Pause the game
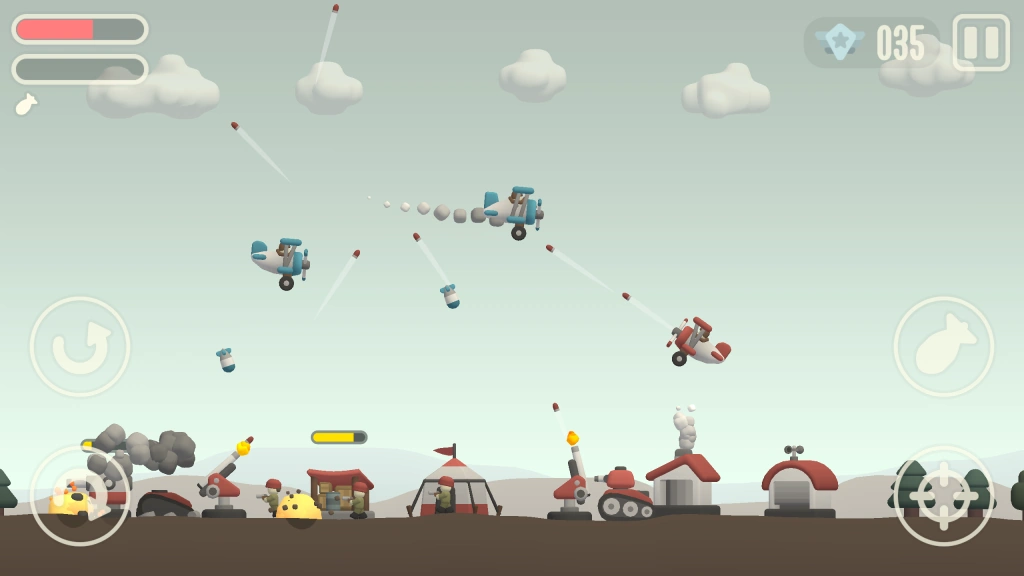1024x576 pixels. [980, 42]
